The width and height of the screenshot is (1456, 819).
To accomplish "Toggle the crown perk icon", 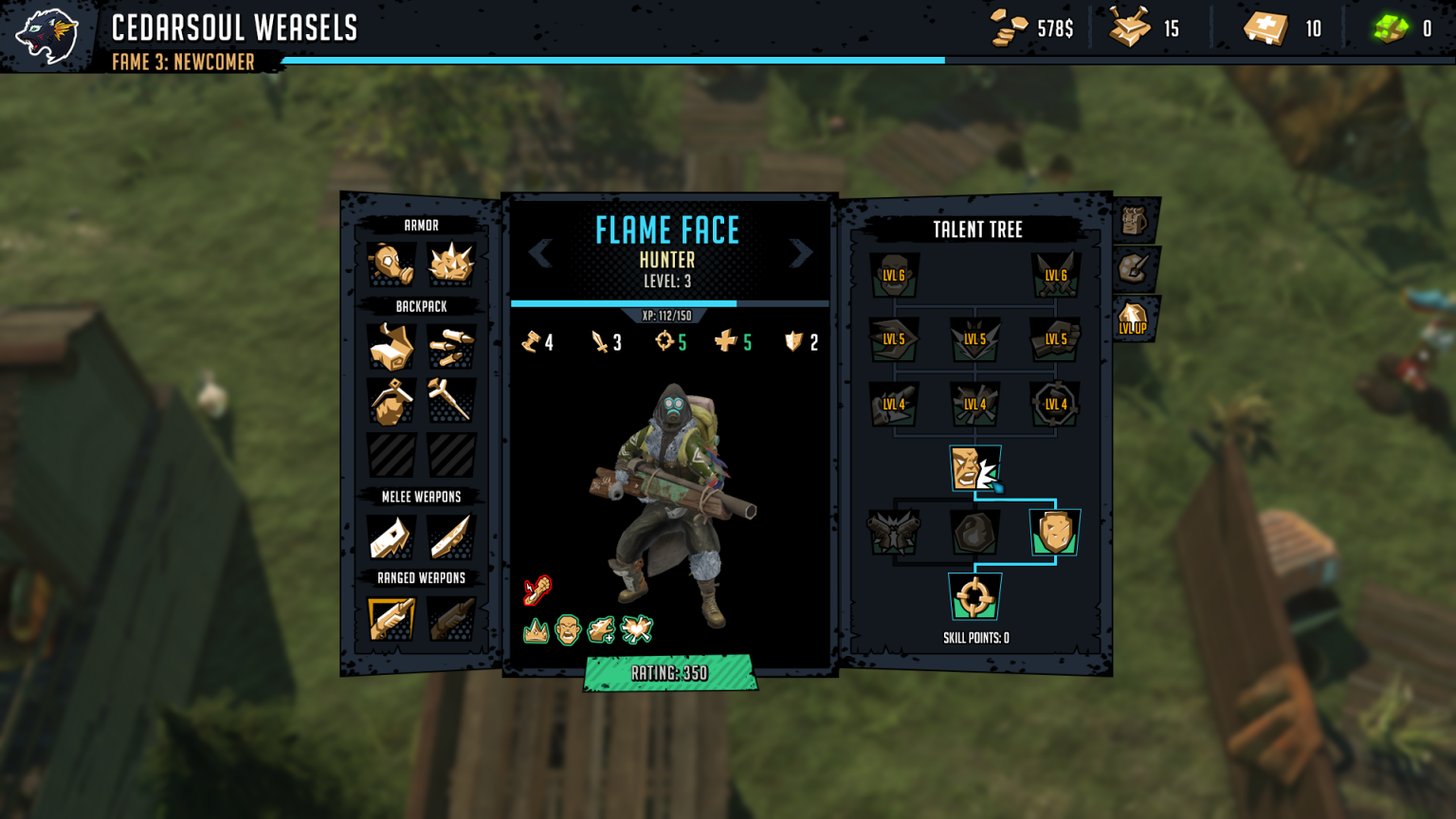I will 535,628.
